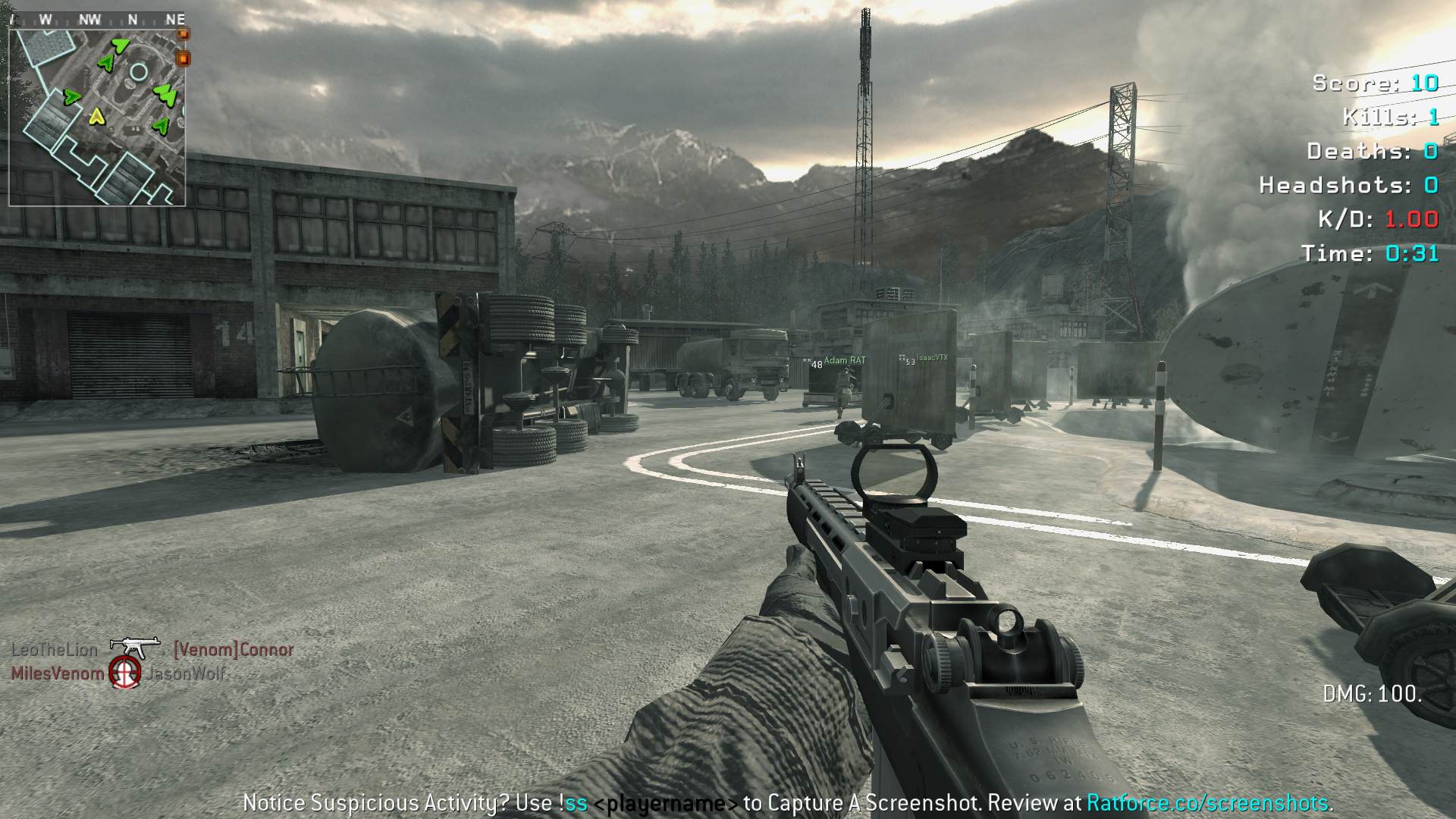Screen dimensions: 1456x819
Task: Click the red headshot icon in killfeed
Action: tap(125, 673)
